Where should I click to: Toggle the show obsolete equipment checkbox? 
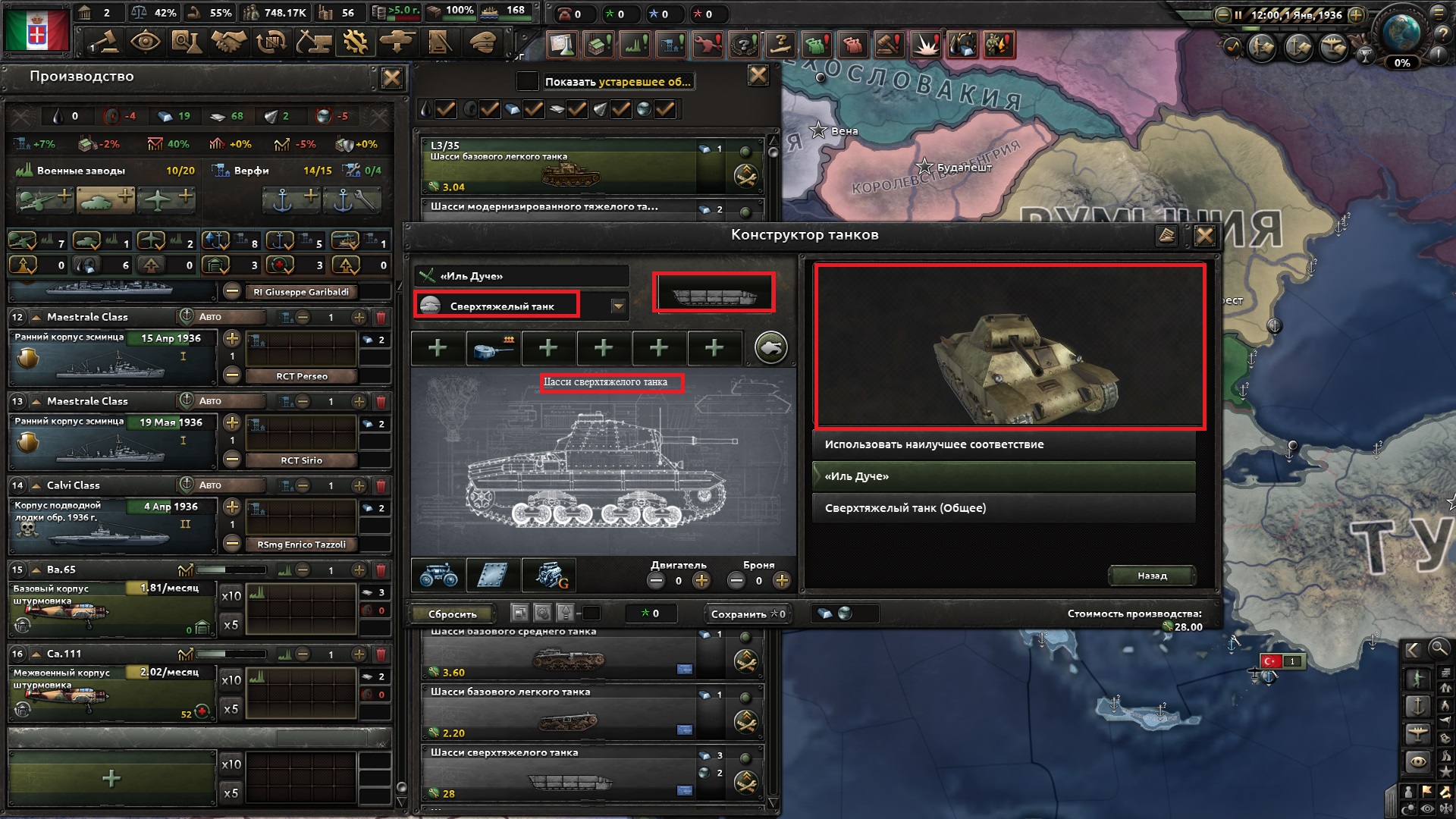click(x=529, y=81)
